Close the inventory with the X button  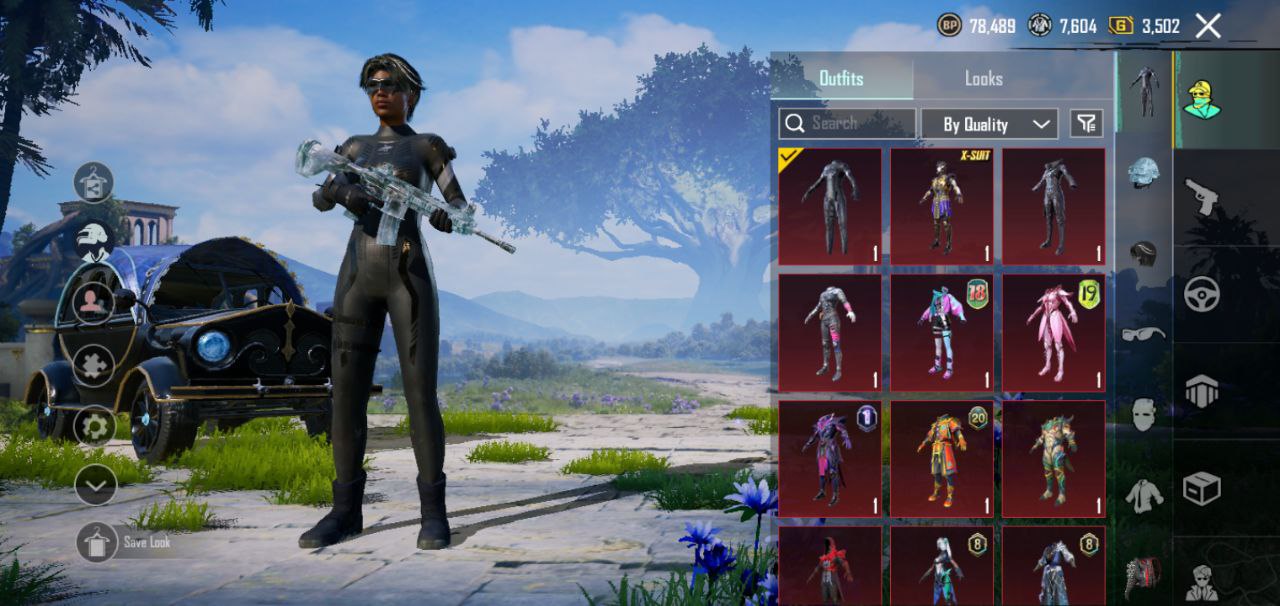tap(1208, 26)
